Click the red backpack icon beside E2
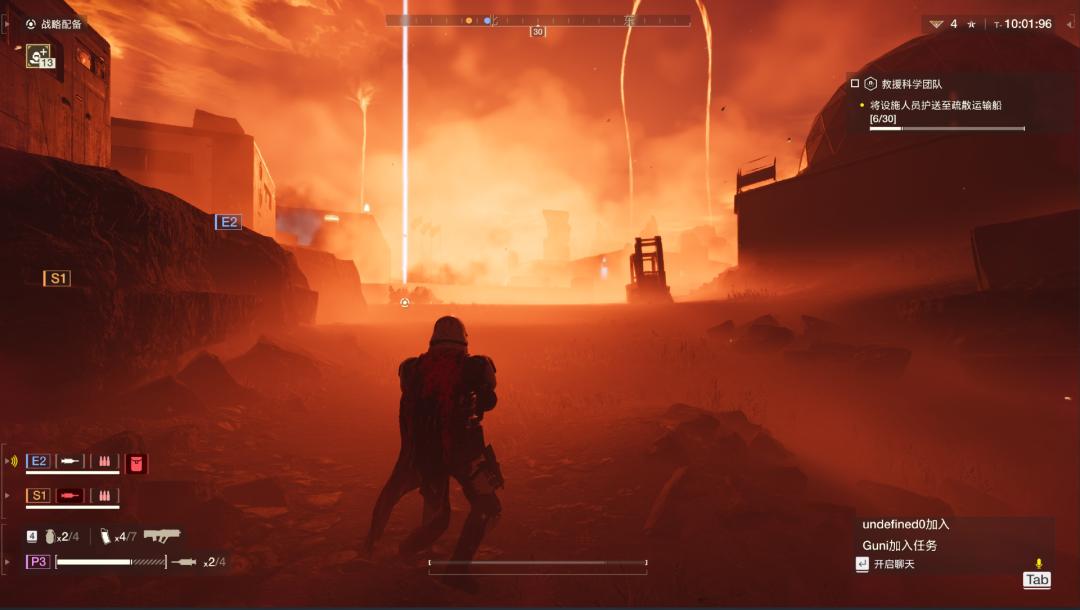This screenshot has height=610, width=1080. [137, 462]
